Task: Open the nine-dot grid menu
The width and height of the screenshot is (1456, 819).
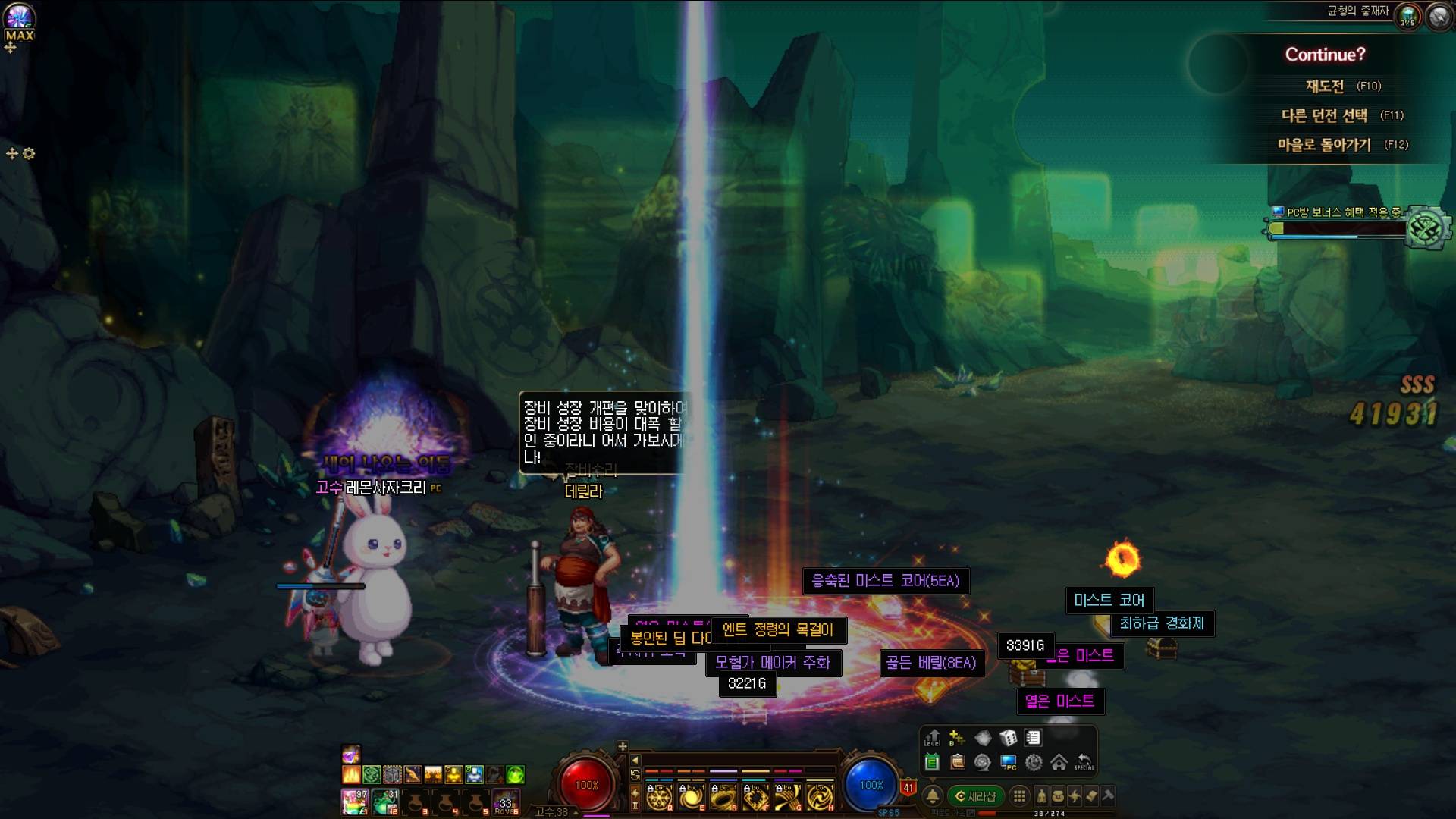Action: (1019, 795)
